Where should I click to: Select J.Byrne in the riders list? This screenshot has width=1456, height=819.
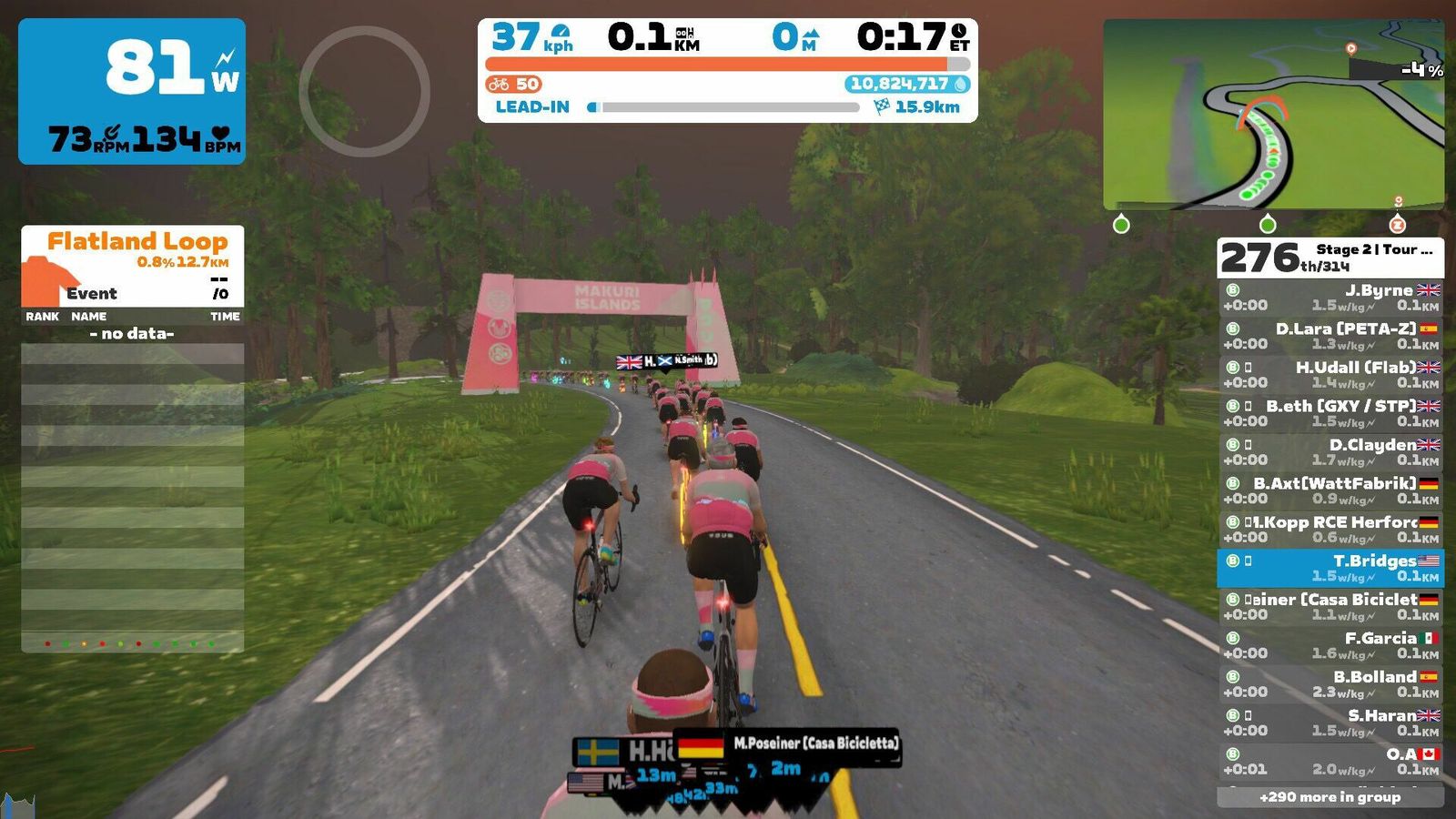1330,298
